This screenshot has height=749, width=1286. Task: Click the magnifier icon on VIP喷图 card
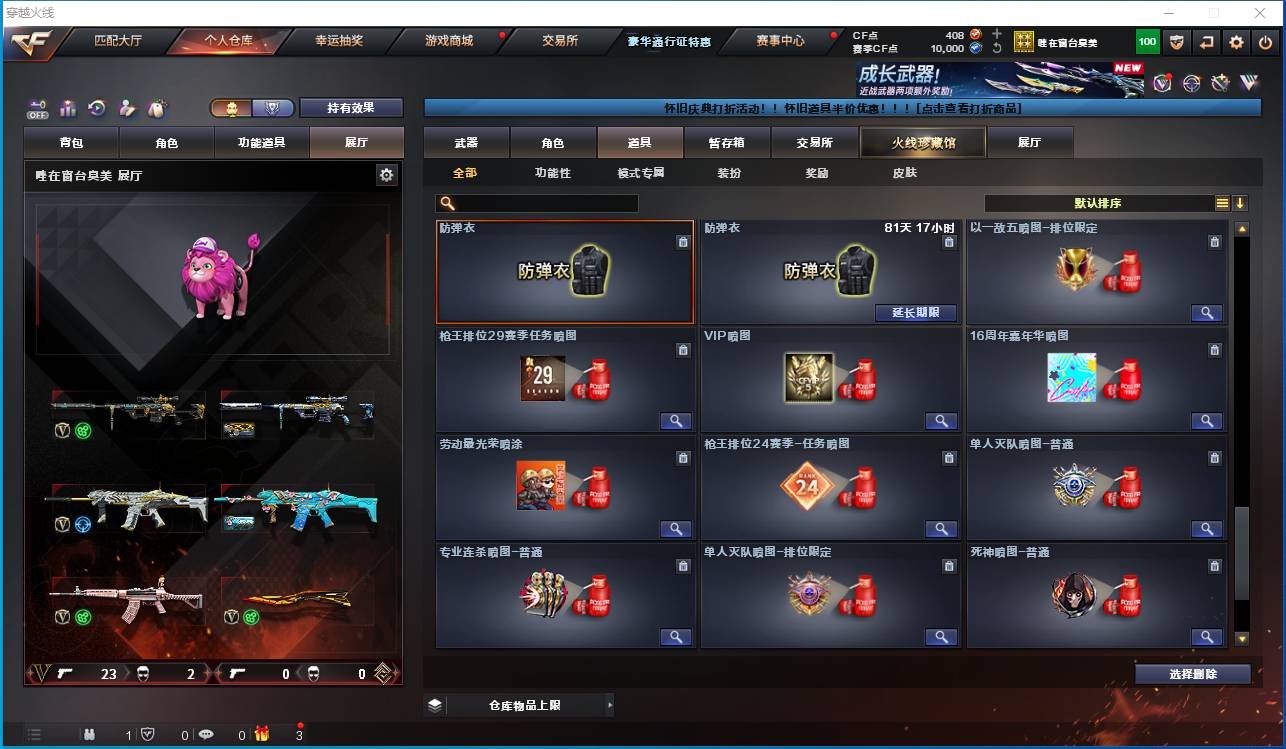point(941,421)
